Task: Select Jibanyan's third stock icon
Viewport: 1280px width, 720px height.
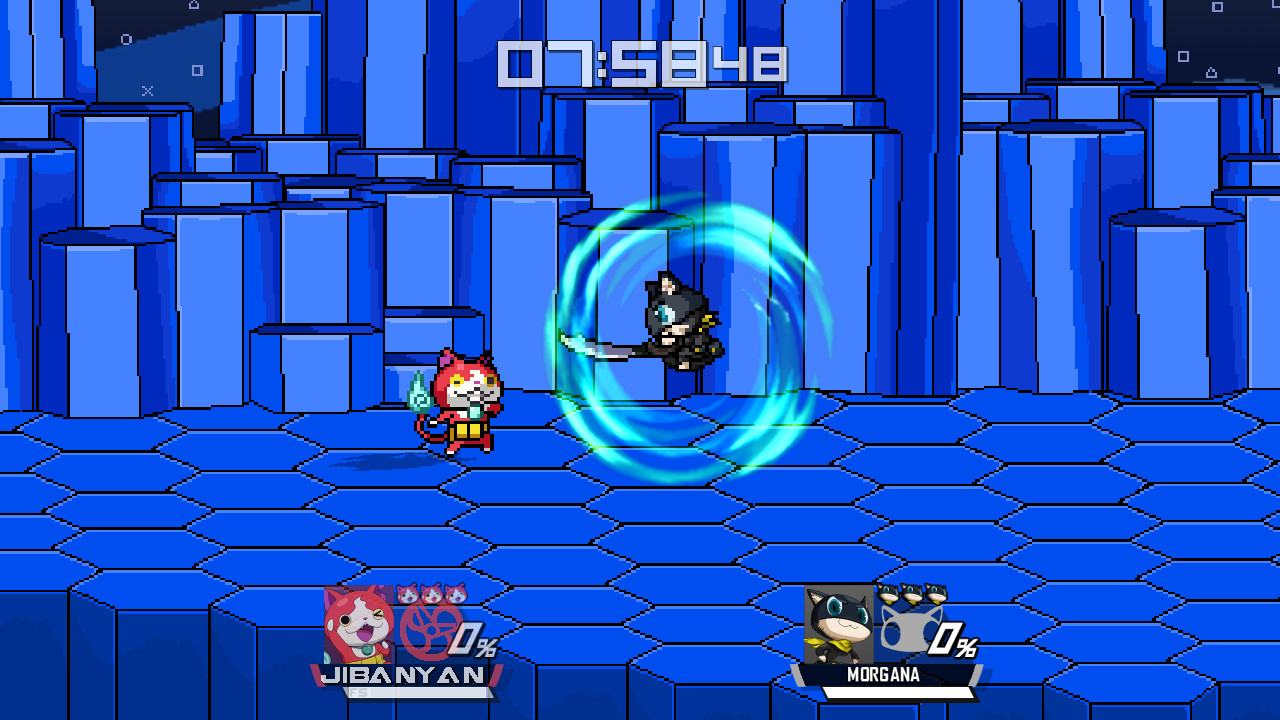Action: click(x=454, y=593)
